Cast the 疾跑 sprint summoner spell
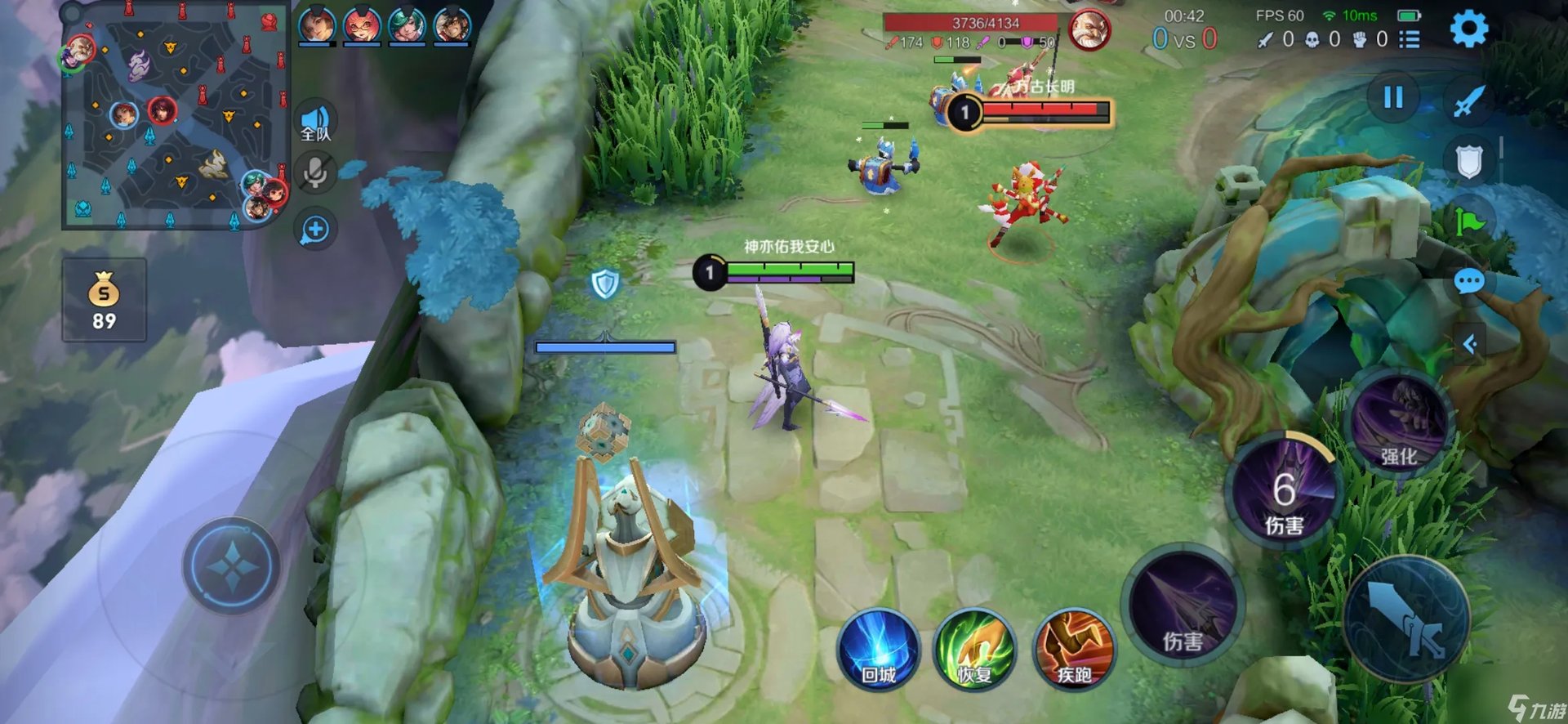Screen dimensions: 1568x724 (1074, 651)
